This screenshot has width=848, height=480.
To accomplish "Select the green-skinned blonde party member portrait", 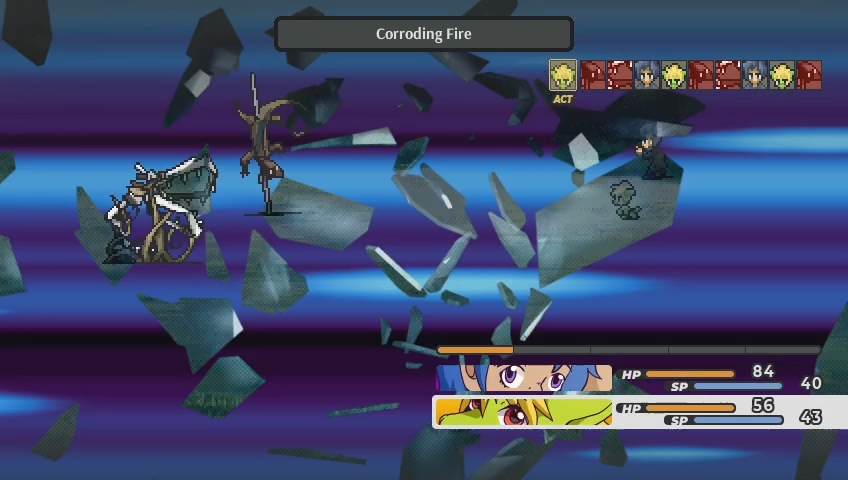I will pyautogui.click(x=524, y=412).
